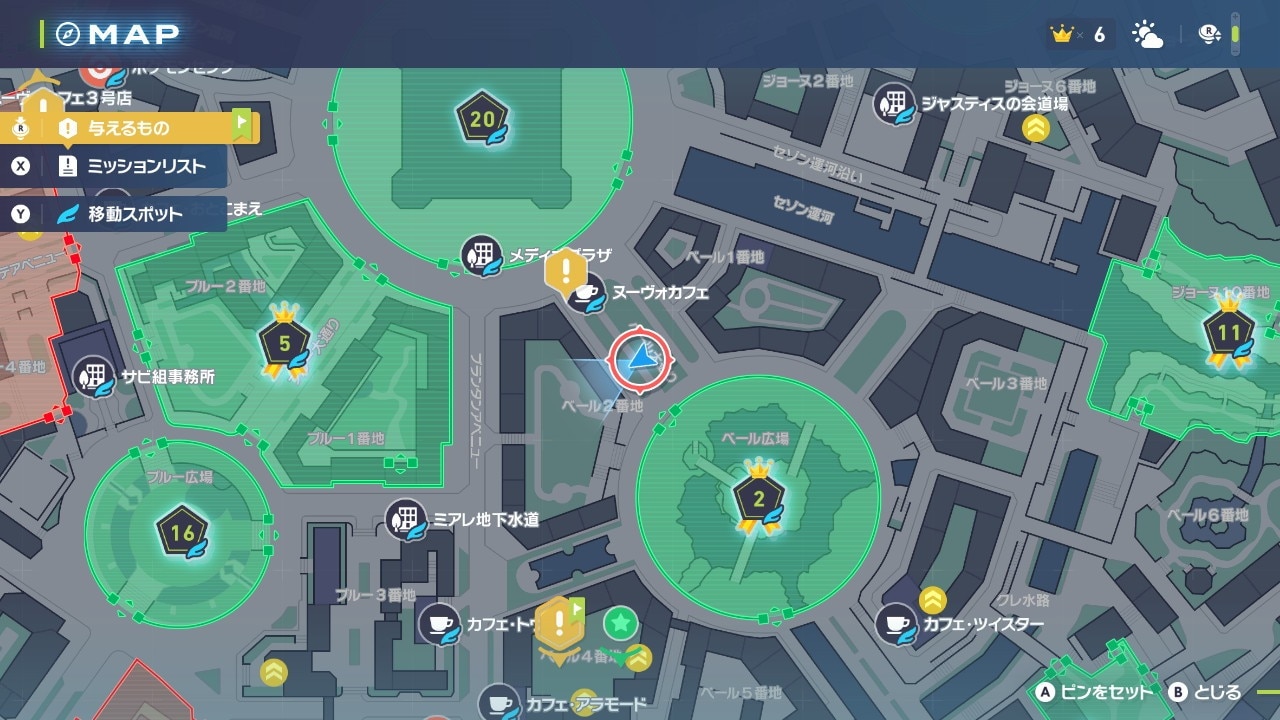Click the とじる close map button
The height and width of the screenshot is (720, 1280).
pos(1207,692)
